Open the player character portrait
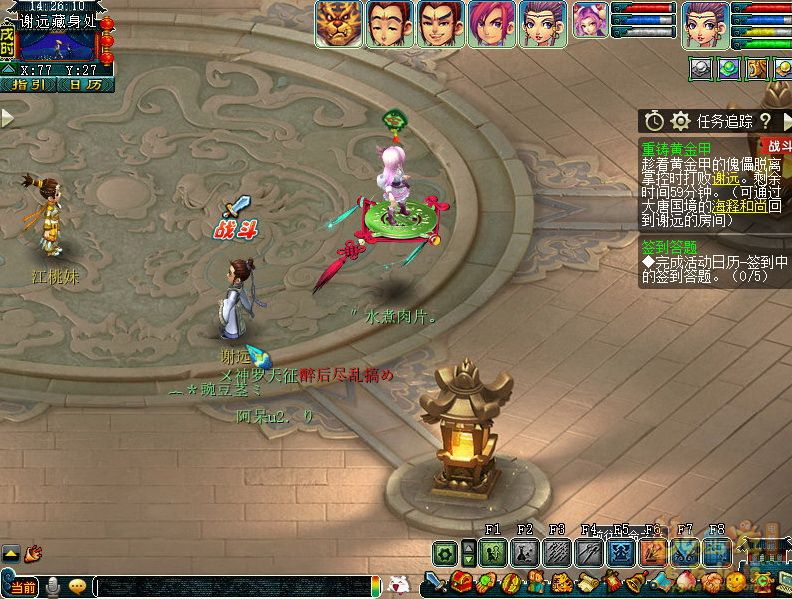 click(705, 24)
